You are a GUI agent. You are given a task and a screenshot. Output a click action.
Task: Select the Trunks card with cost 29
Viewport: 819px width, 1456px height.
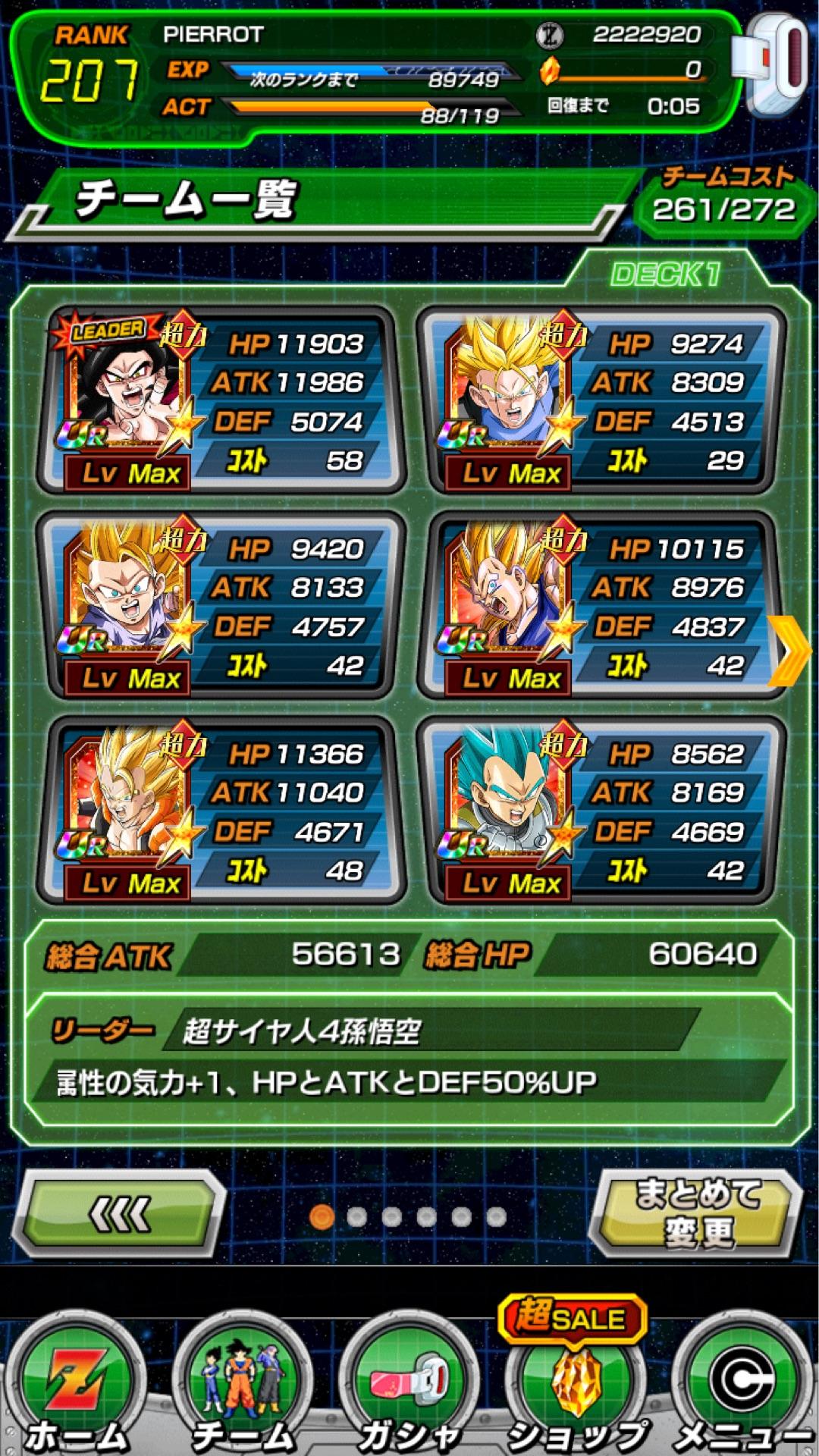(x=601, y=400)
